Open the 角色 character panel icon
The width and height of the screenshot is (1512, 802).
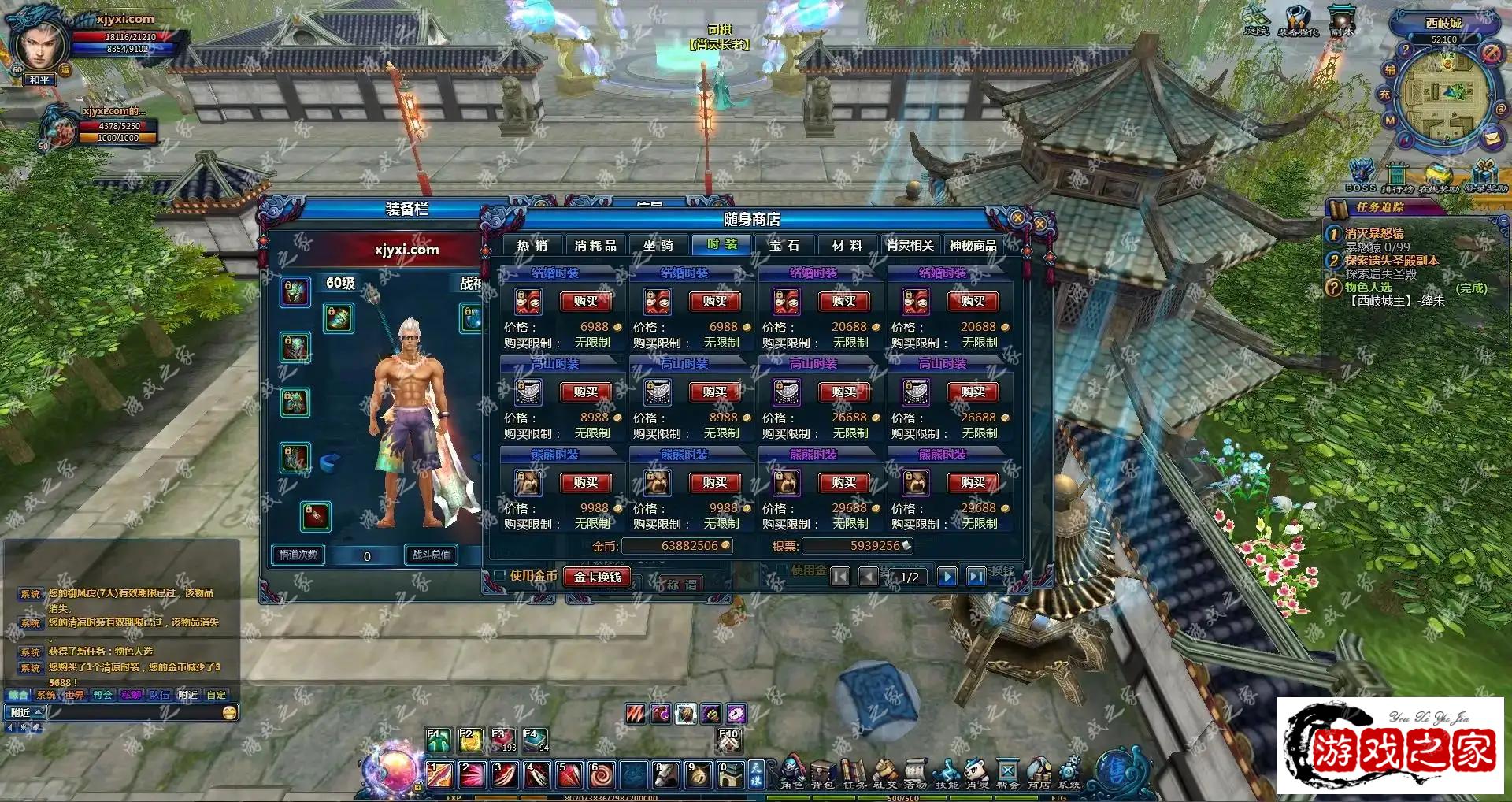[x=792, y=772]
